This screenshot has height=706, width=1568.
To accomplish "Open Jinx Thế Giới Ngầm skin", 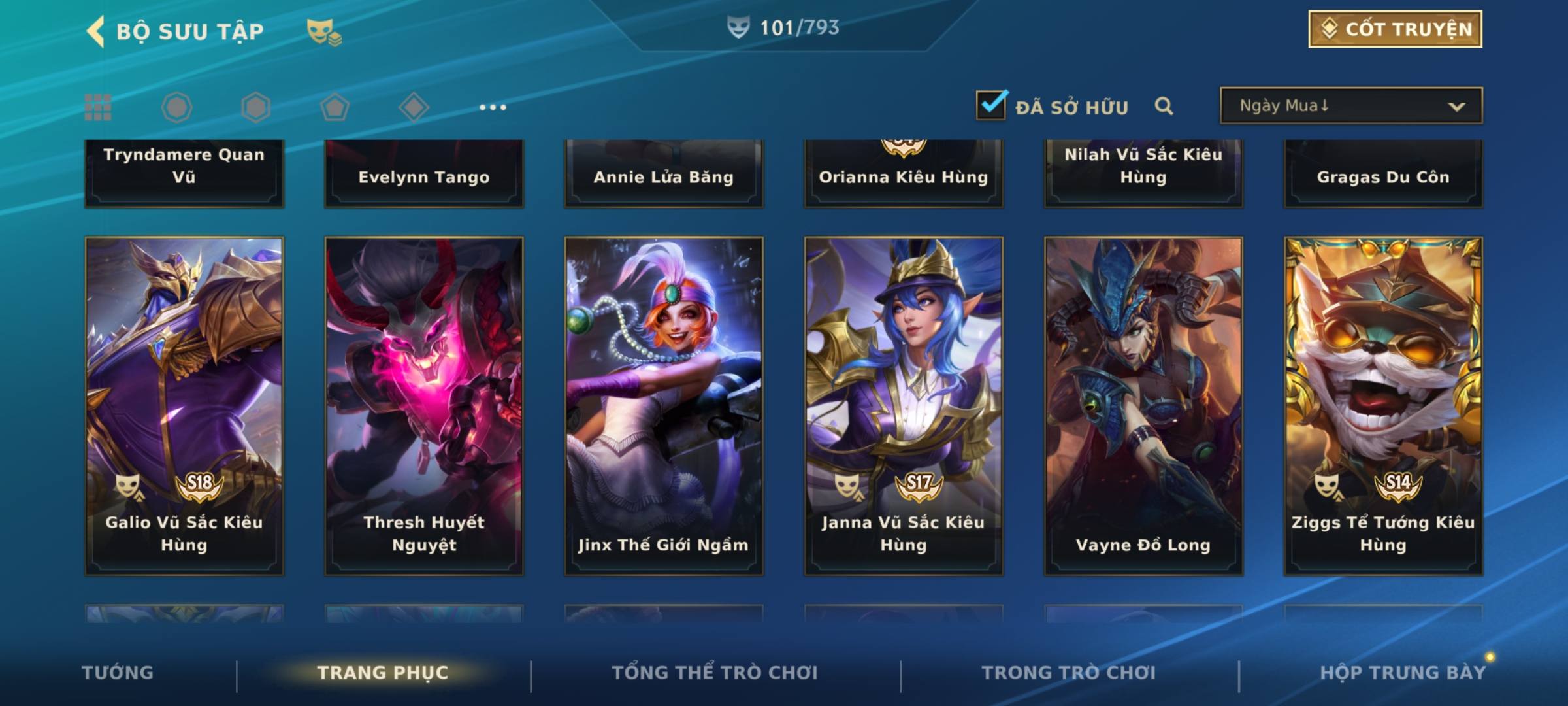I will pos(664,405).
